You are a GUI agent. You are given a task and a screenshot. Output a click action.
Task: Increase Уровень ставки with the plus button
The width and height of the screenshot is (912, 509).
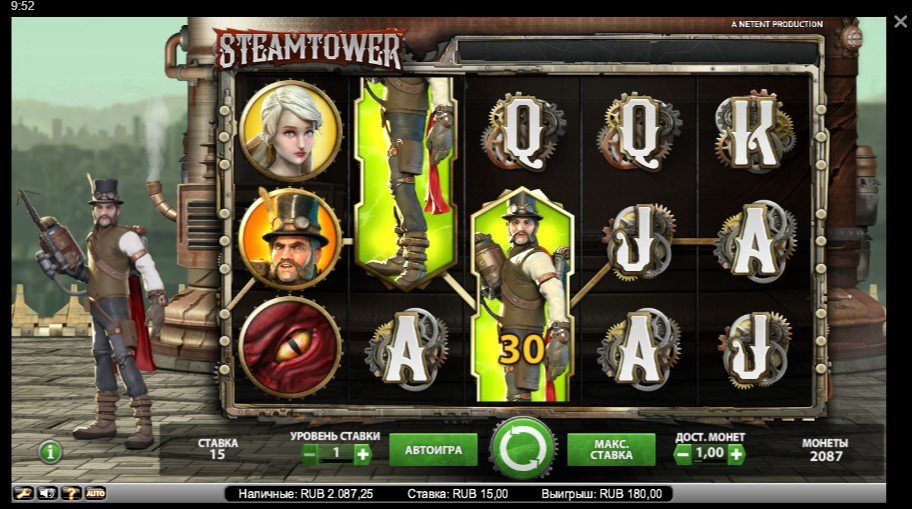(x=362, y=454)
